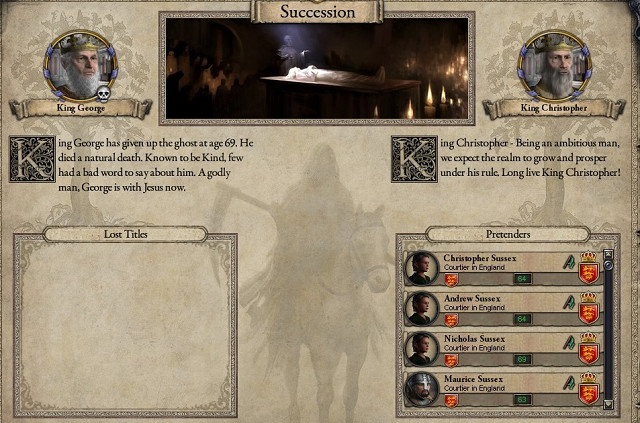Click the large England shield beside Andrew Sussex
Viewport: 640px width, 423px height.
point(588,306)
